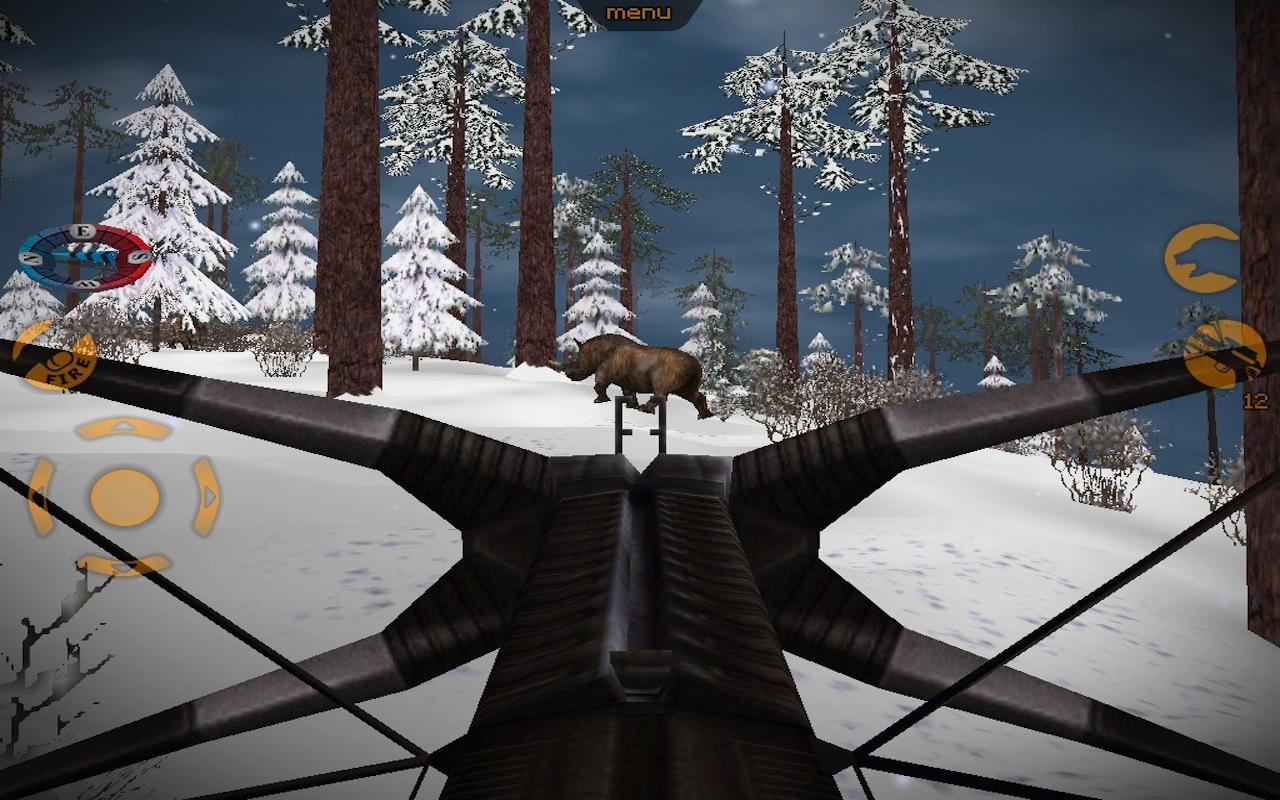1280x800 pixels.
Task: Turn left with the left arrow pad
Action: pos(40,496)
